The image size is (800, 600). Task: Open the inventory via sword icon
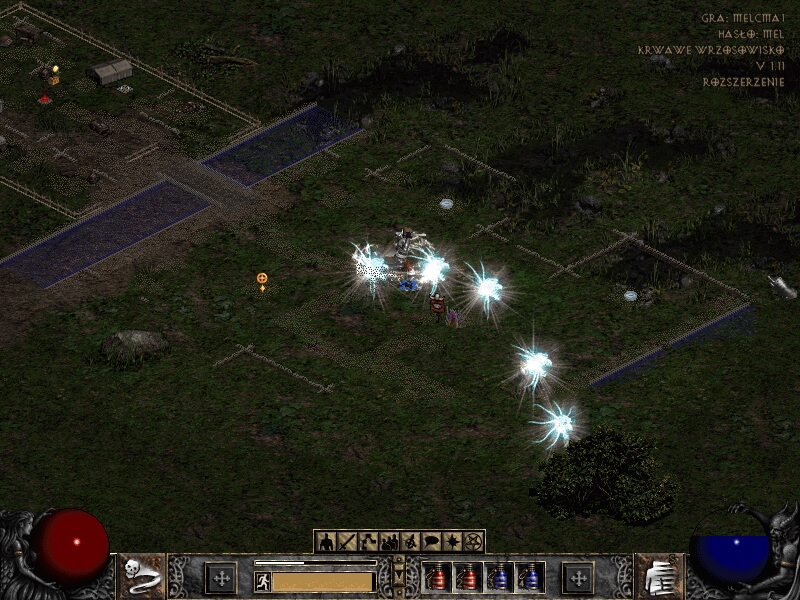click(x=347, y=542)
